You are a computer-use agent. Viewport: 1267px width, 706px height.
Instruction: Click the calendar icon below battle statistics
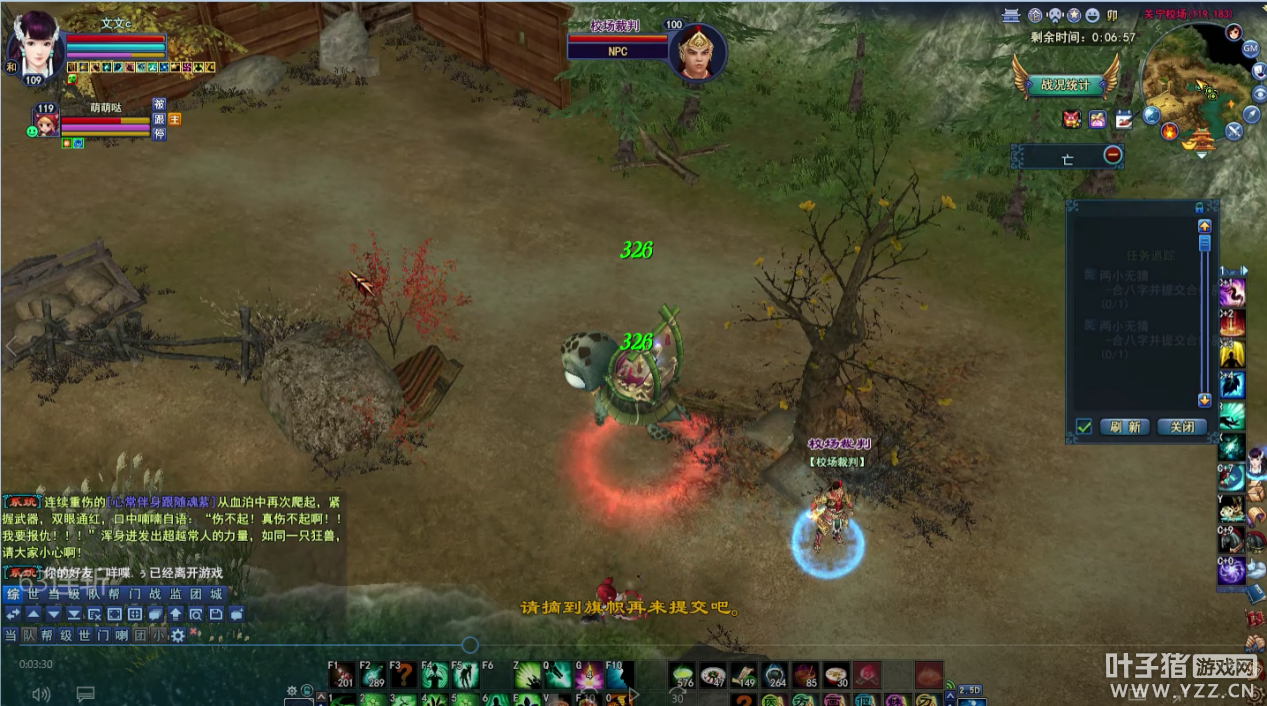pyautogui.click(x=1123, y=119)
